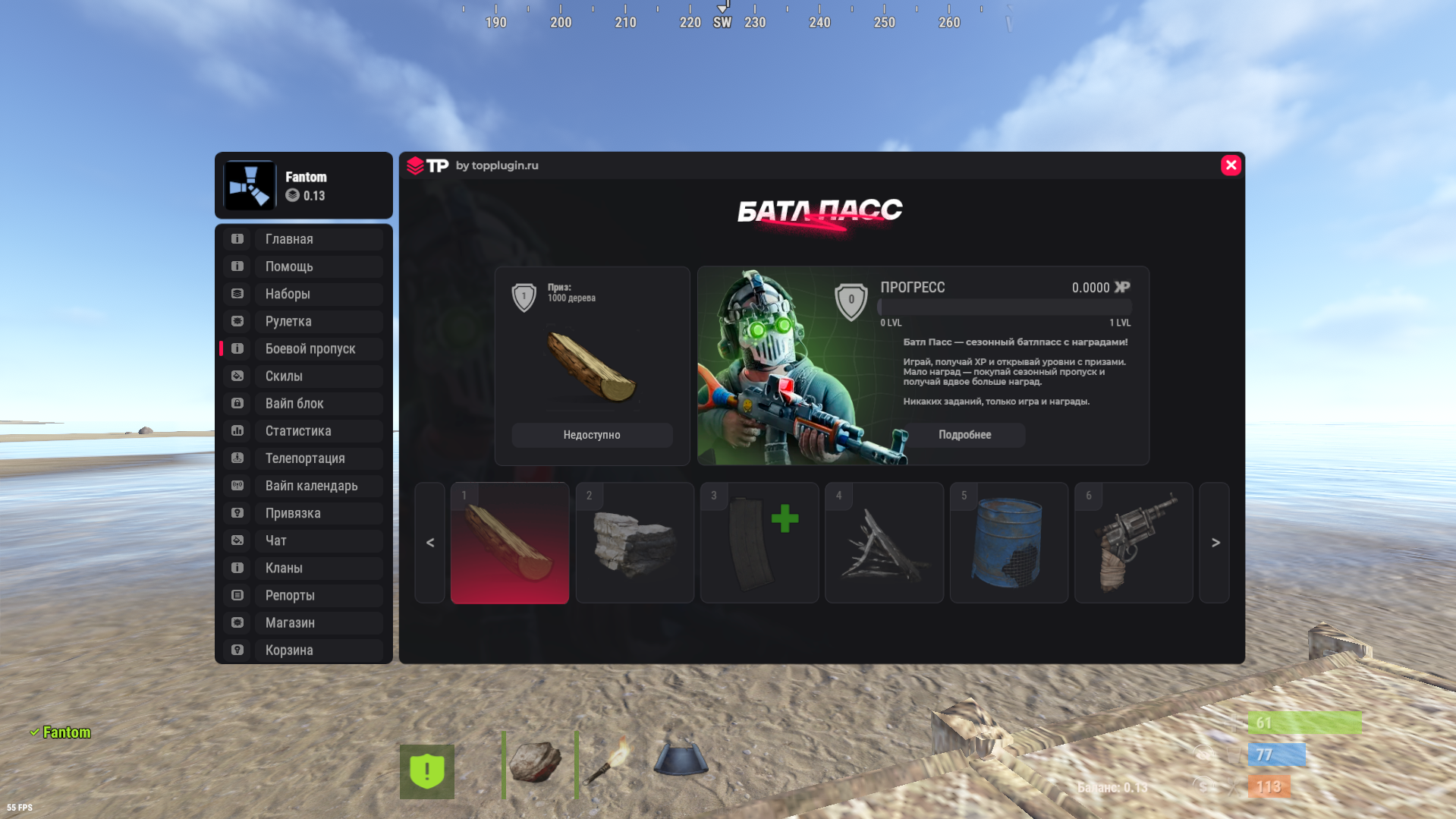The width and height of the screenshot is (1456, 819).
Task: Select reward card 1 with red log
Action: [x=509, y=543]
